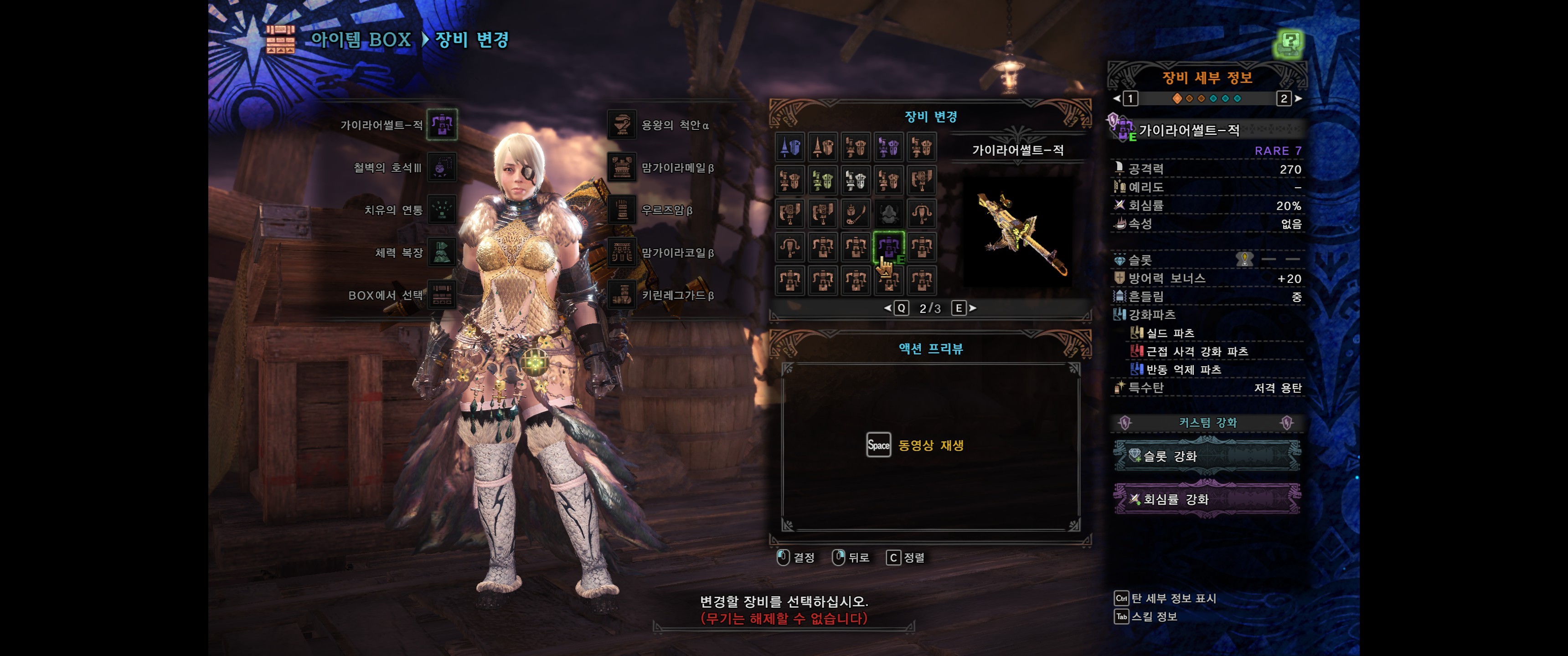Click the equipped purple bowgun in the grid
1568x656 pixels.
tap(889, 246)
